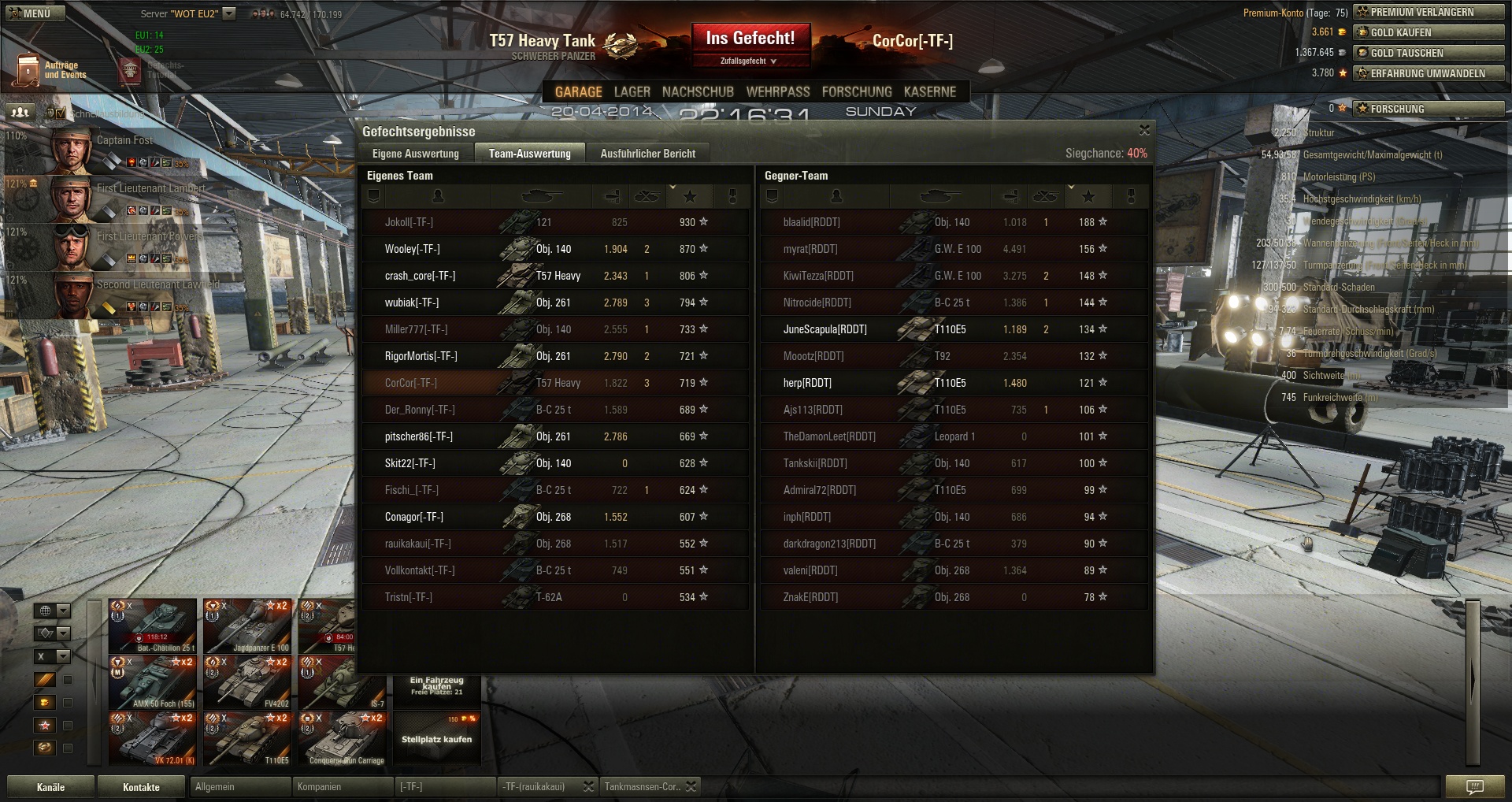The width and height of the screenshot is (1512, 802).
Task: Go to the WEHRPASS section
Action: pyautogui.click(x=777, y=91)
